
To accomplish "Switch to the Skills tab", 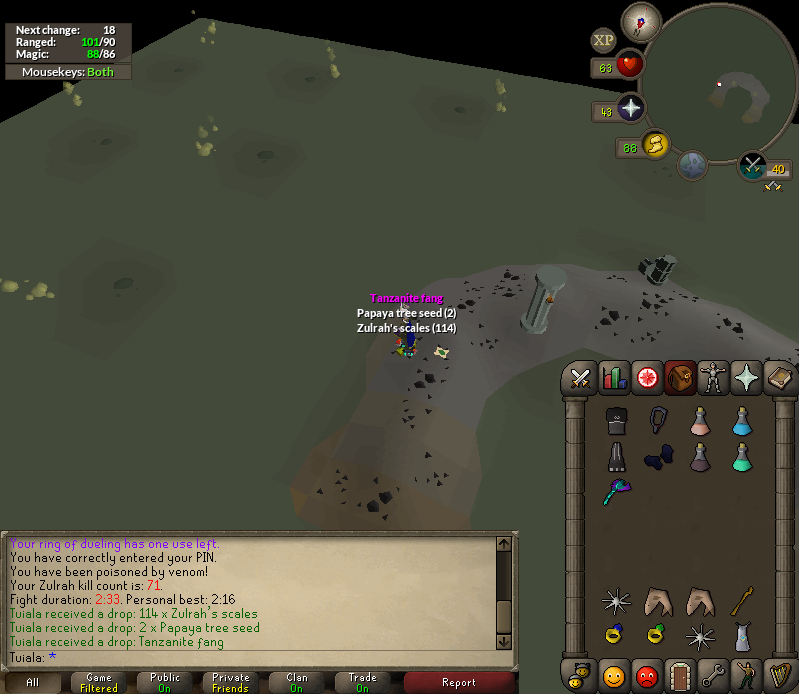I will coord(614,378).
